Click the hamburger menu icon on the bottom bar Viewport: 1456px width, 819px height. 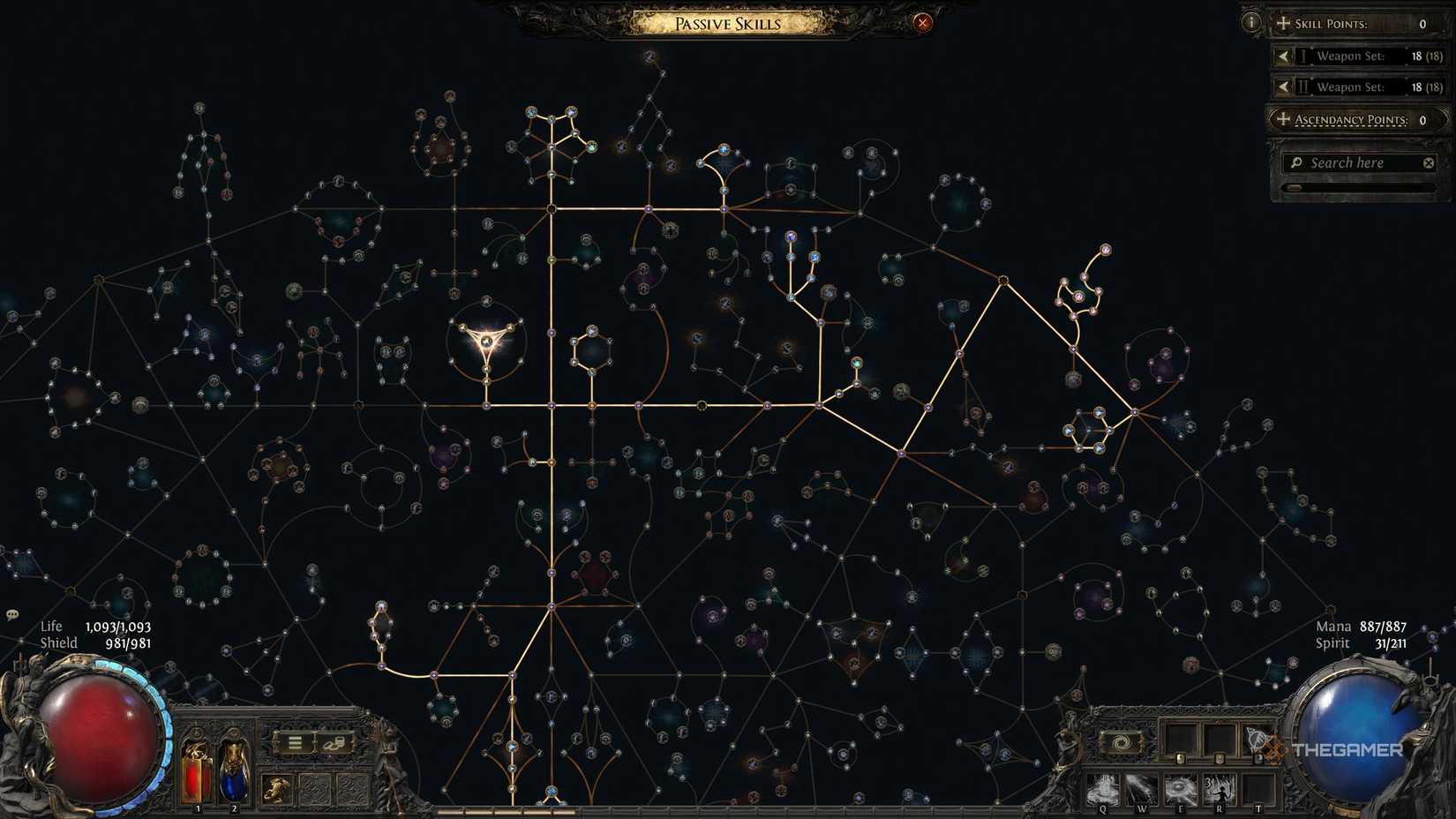tap(295, 741)
